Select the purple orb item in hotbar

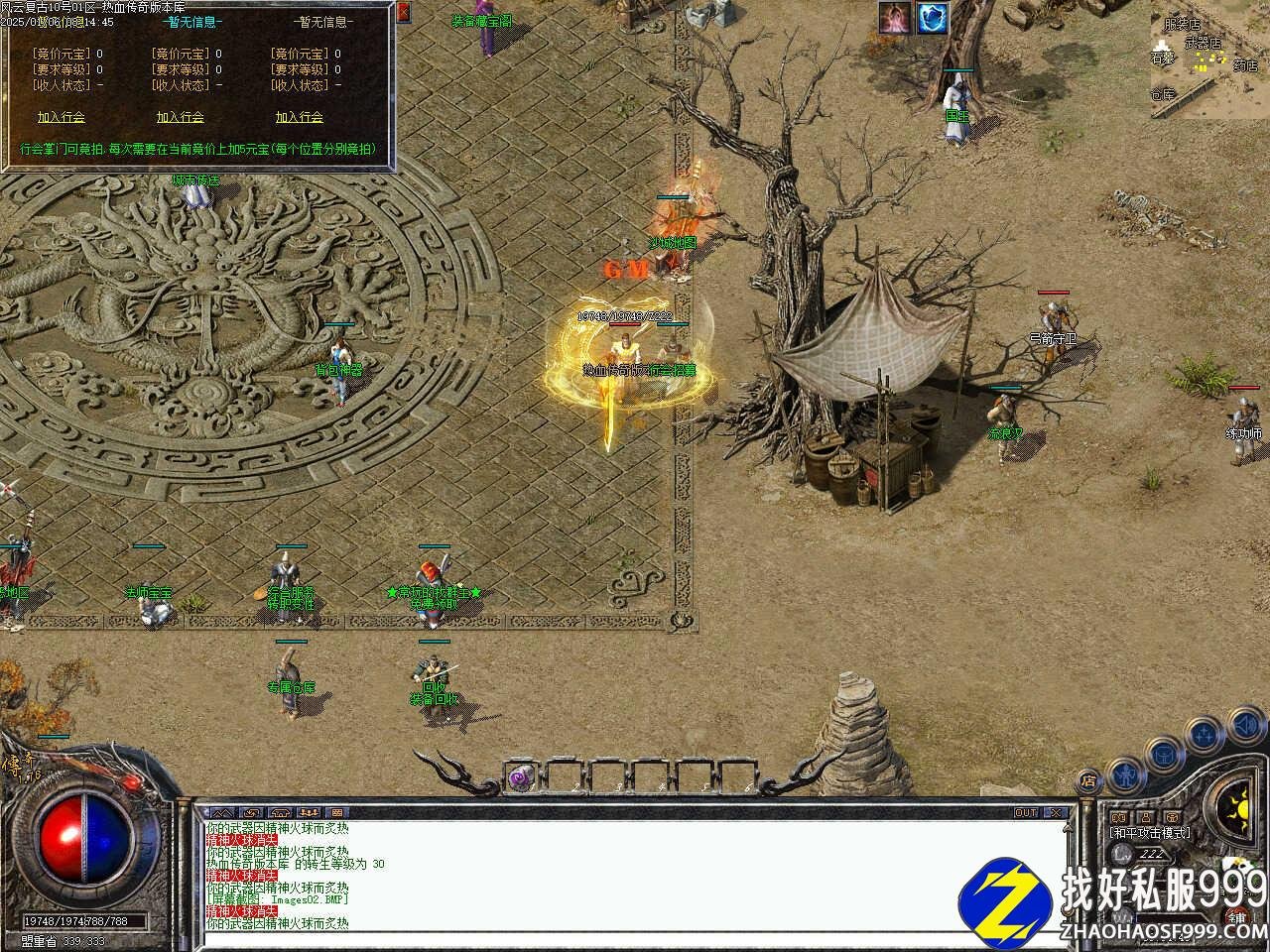coord(520,778)
